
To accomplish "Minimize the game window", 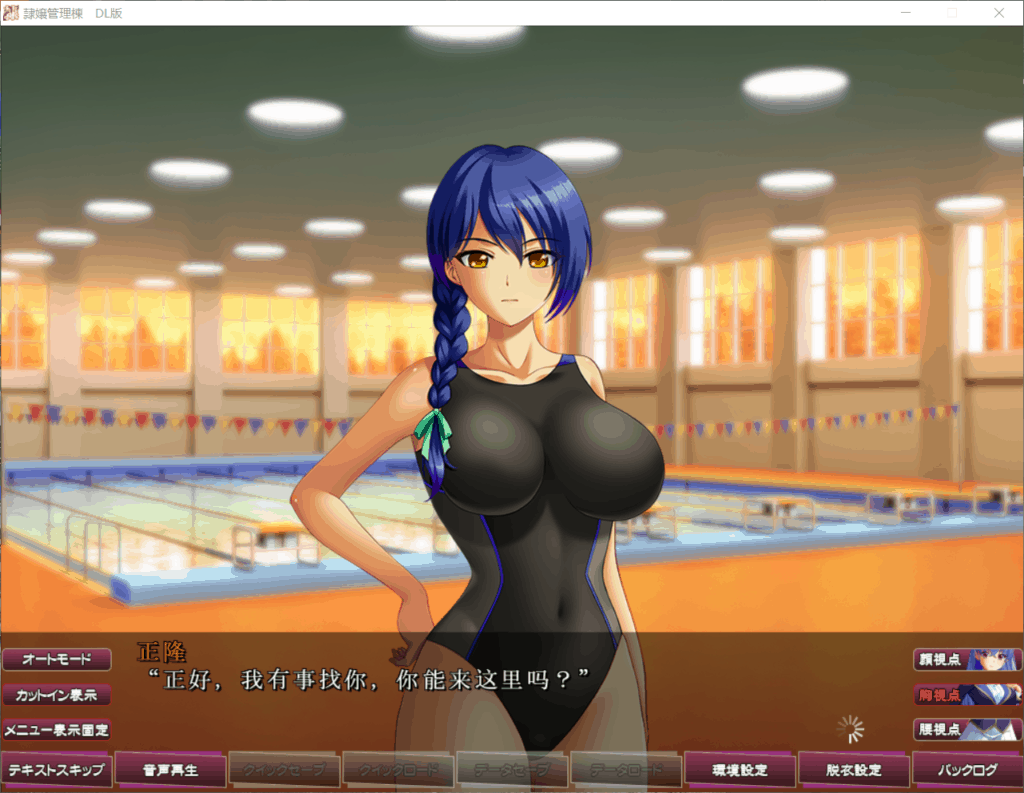I will click(x=905, y=13).
